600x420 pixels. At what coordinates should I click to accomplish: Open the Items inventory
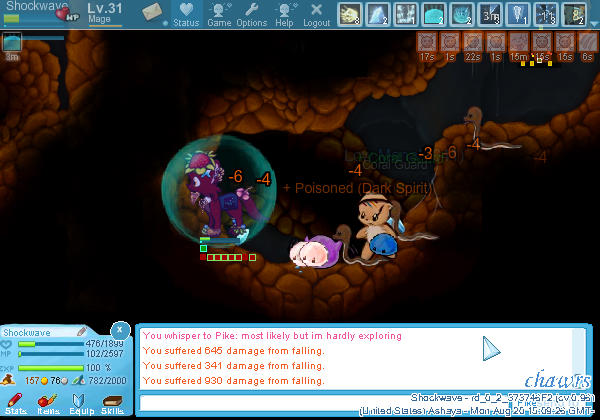(x=48, y=402)
